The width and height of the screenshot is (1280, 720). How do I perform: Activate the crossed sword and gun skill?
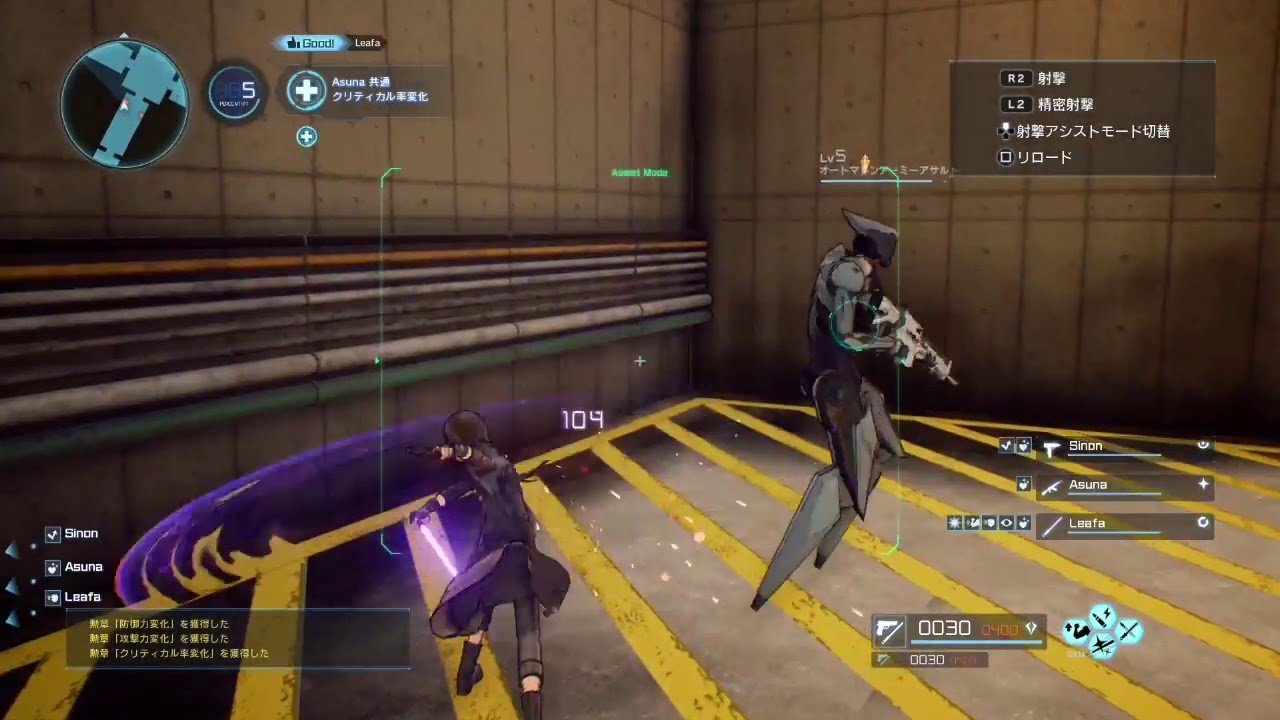pos(1129,631)
